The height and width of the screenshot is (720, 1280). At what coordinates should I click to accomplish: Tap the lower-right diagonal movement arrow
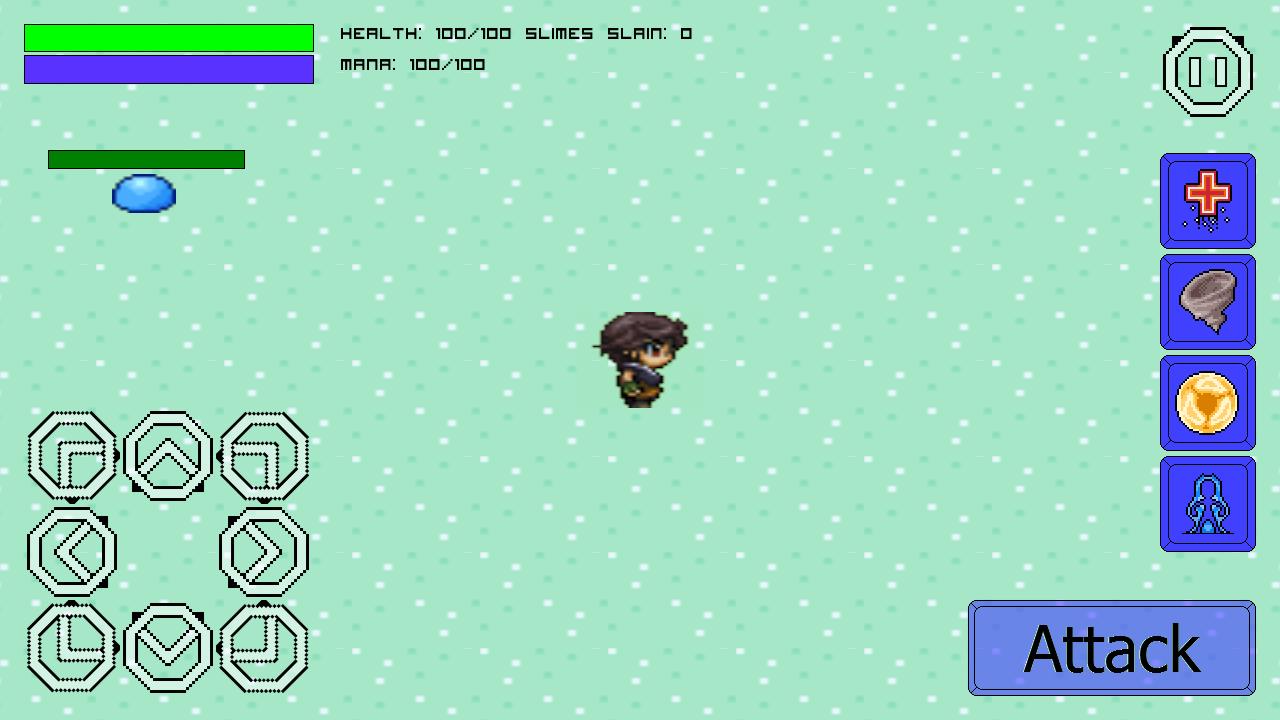click(263, 648)
